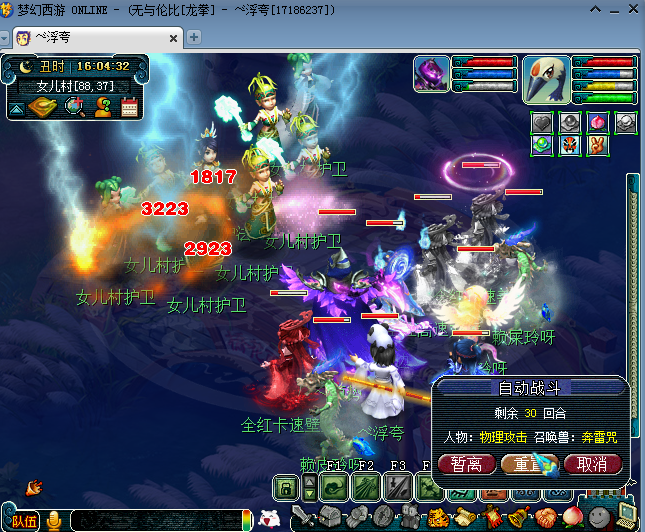The image size is (645, 532).
Task: Open a new browser tab
Action: pos(195,37)
